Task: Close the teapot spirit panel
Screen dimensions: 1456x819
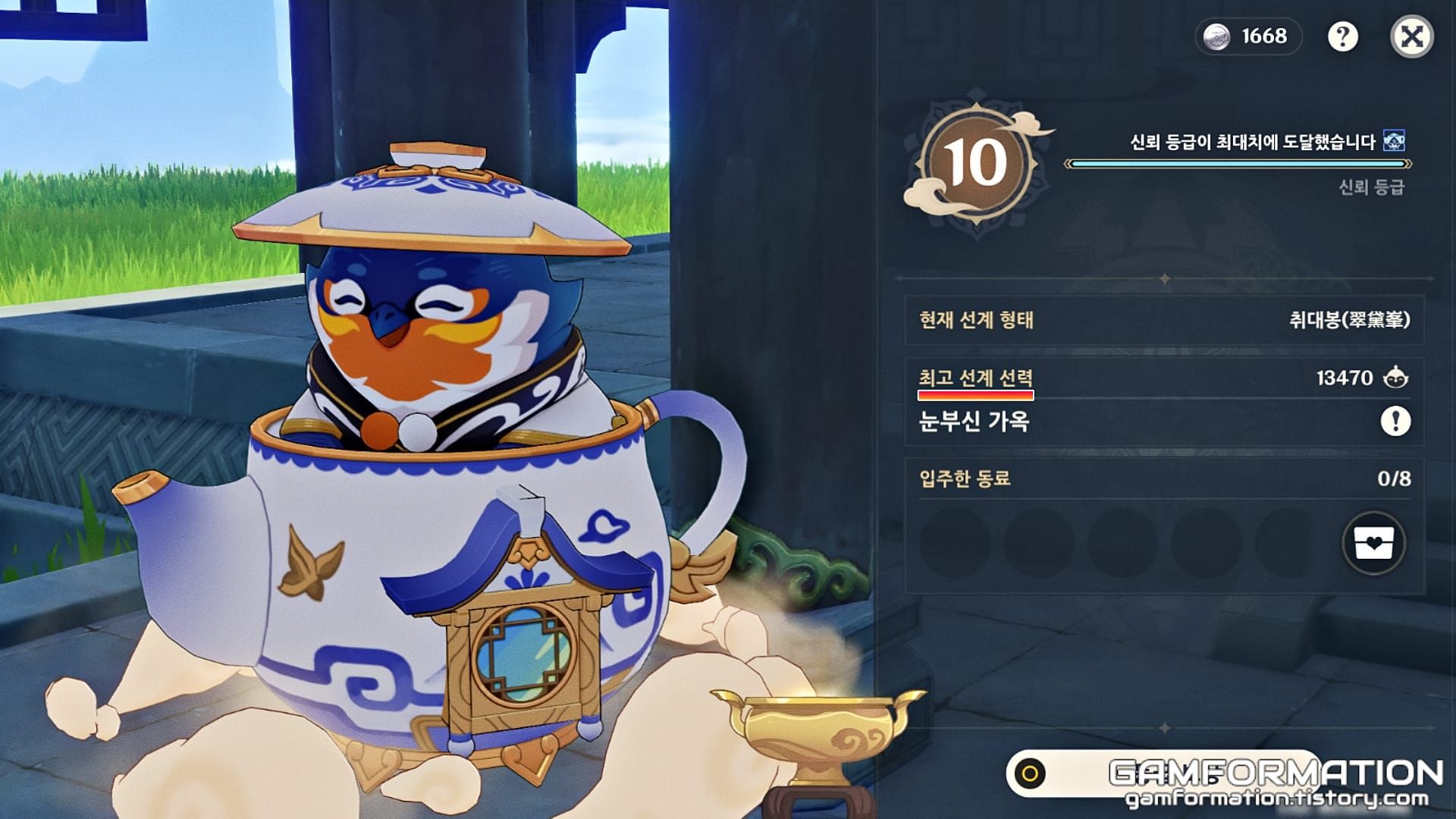Action: click(x=1412, y=36)
